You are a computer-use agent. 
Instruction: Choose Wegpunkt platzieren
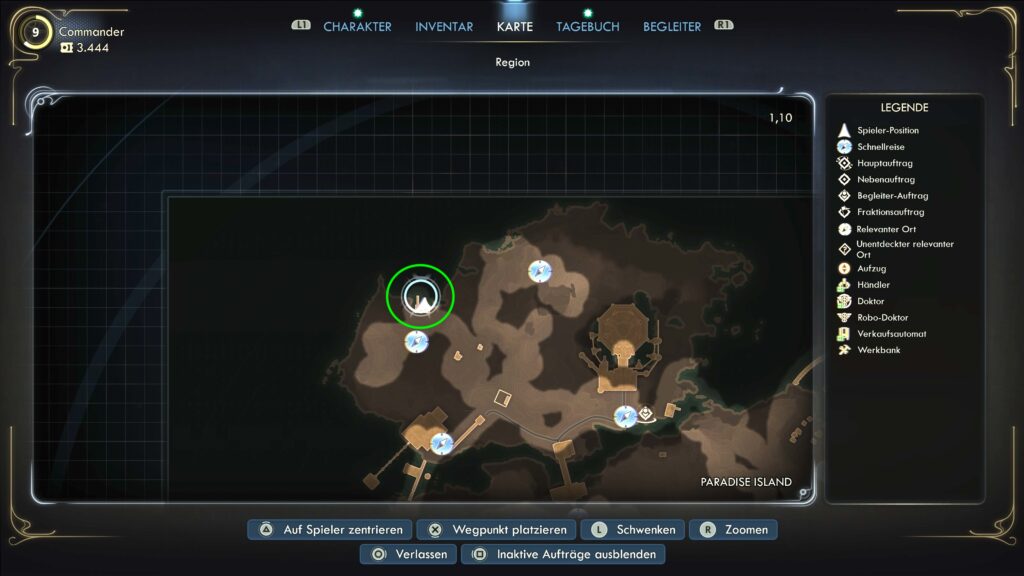(497, 530)
